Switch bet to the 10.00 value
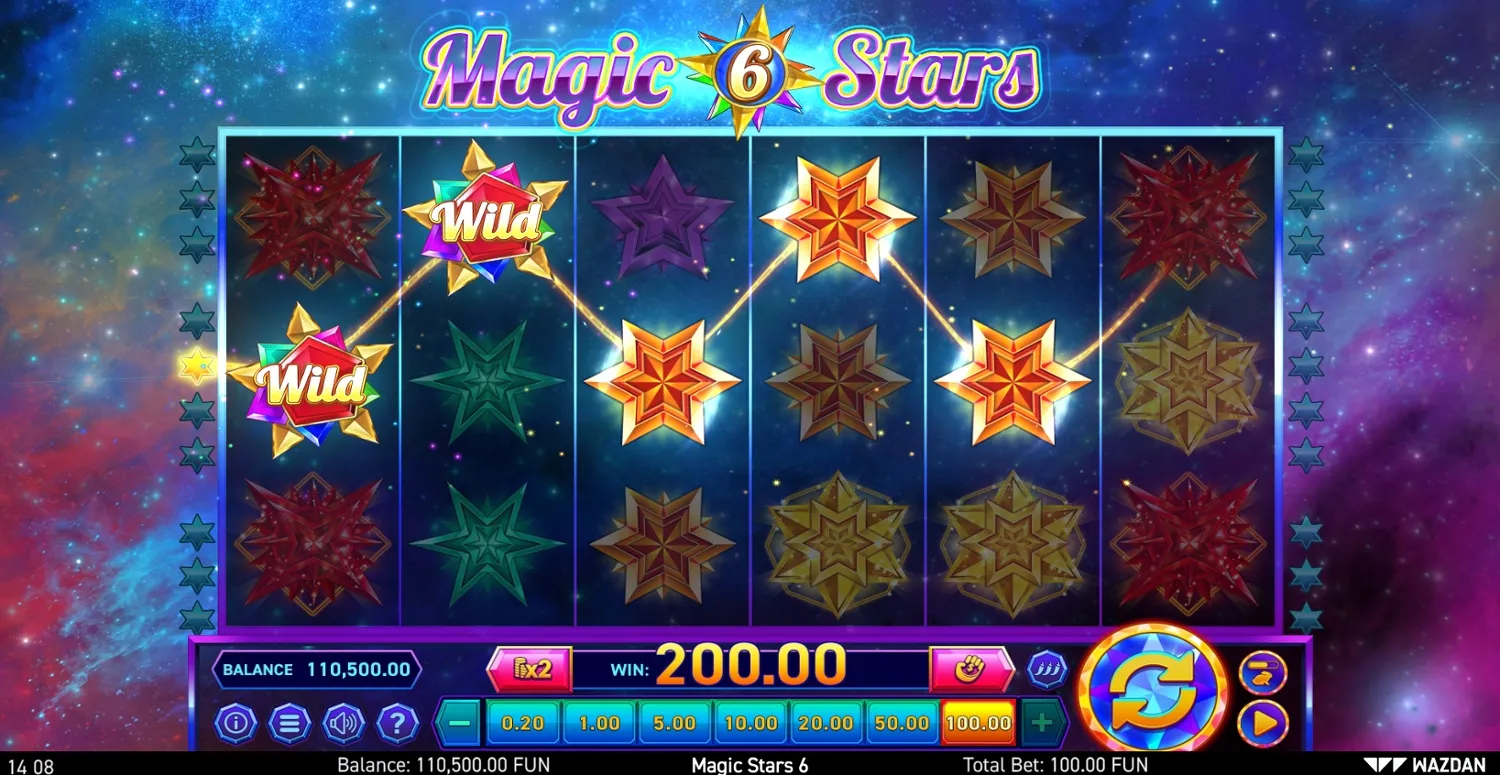1500x775 pixels. pyautogui.click(x=750, y=721)
